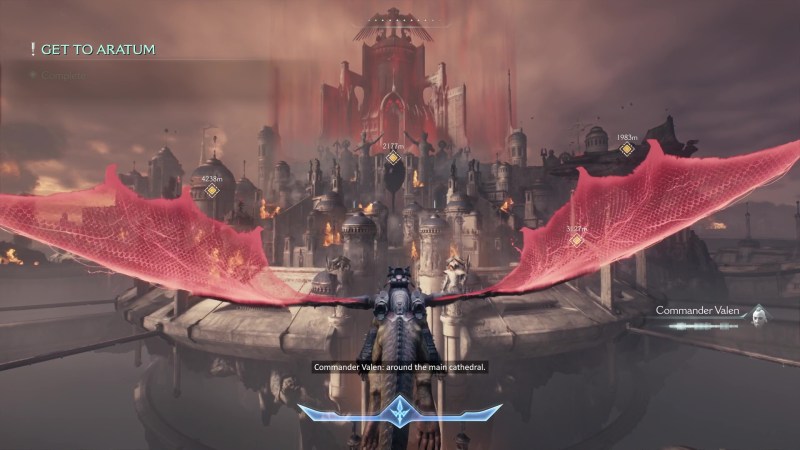Select Commander Valen's portrait icon
Screen dimensions: 800x450
tap(760, 312)
